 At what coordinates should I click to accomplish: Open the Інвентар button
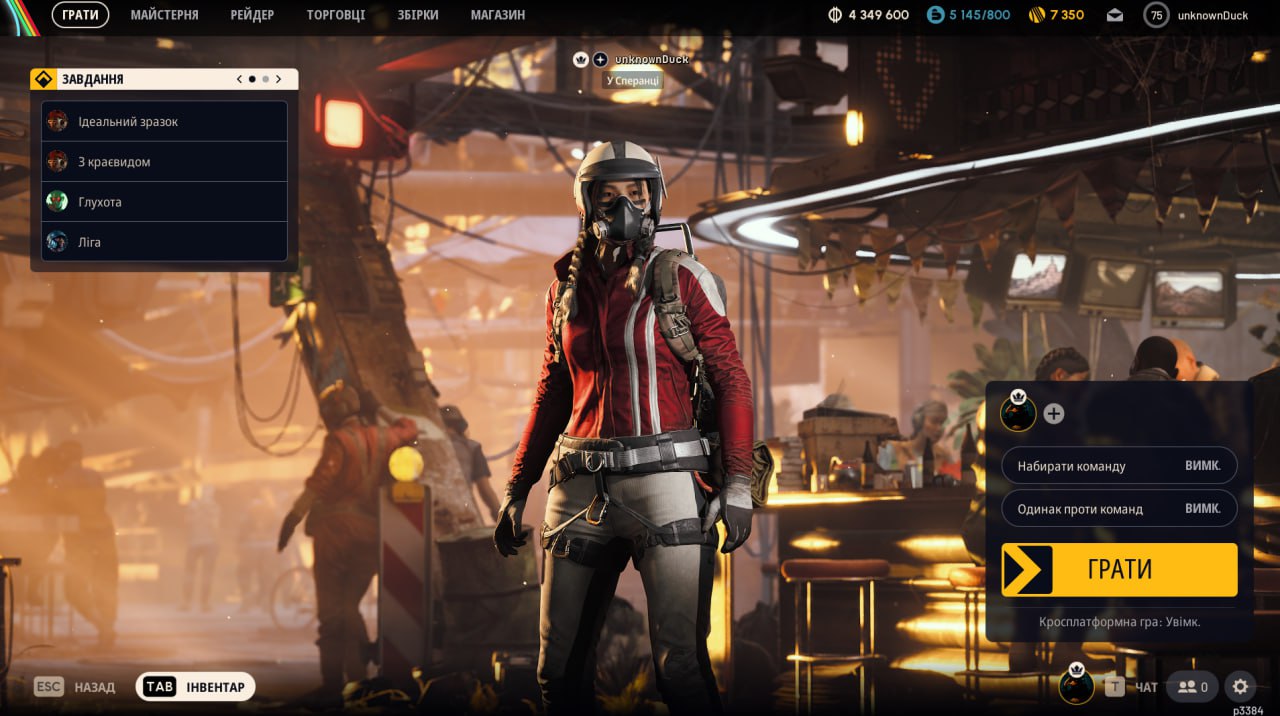tap(196, 687)
